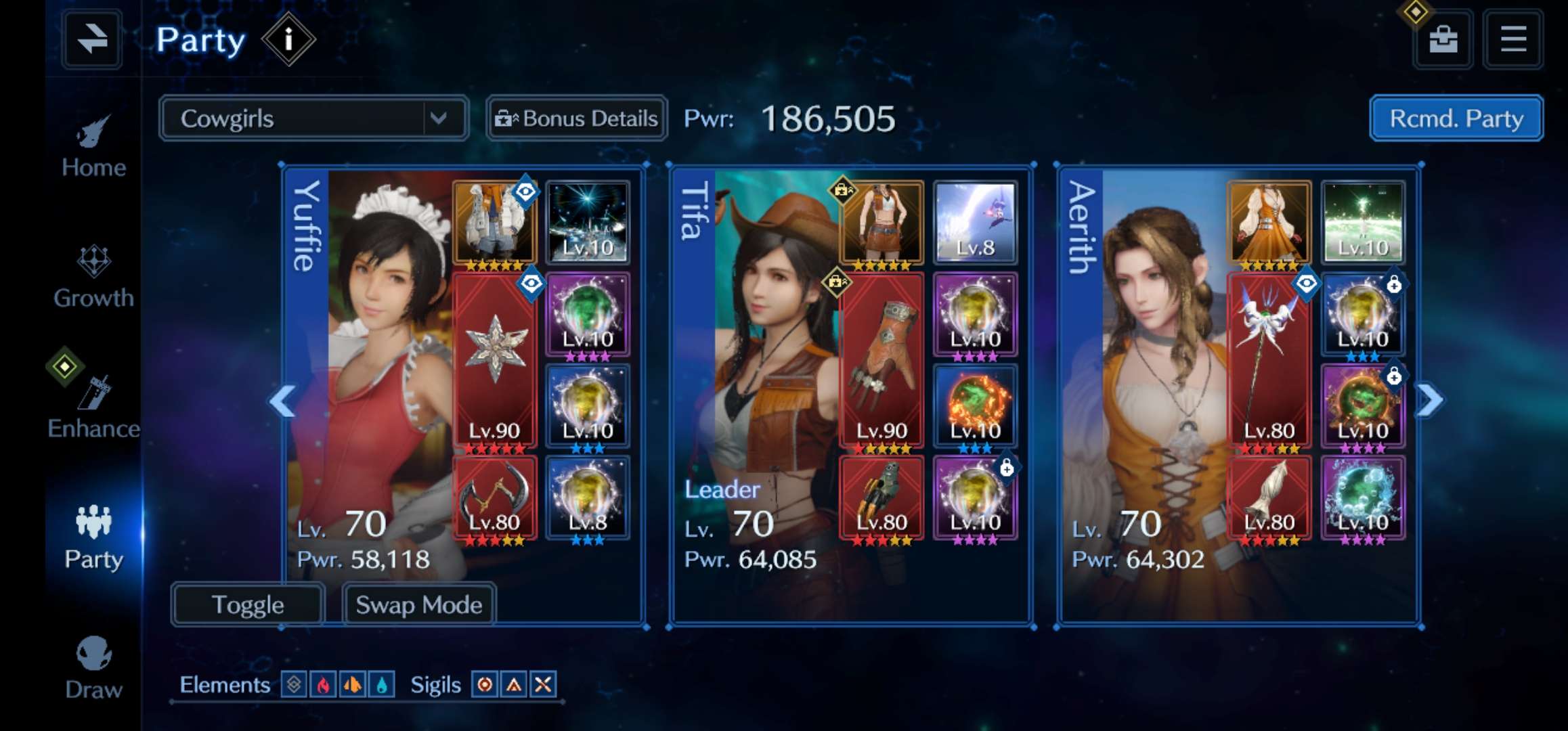Open the hamburger main menu

tap(1513, 39)
